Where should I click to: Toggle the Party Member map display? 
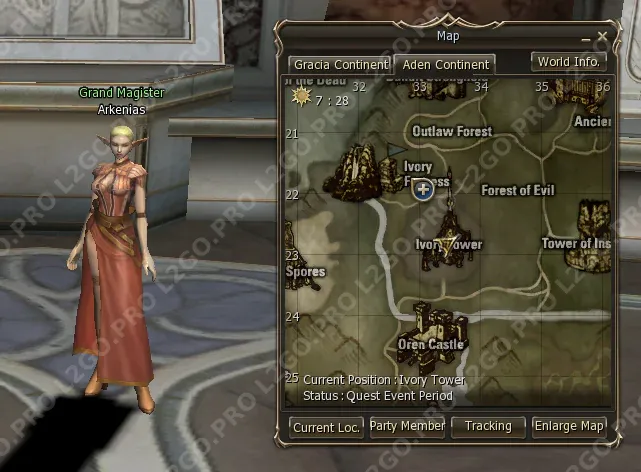pos(407,427)
